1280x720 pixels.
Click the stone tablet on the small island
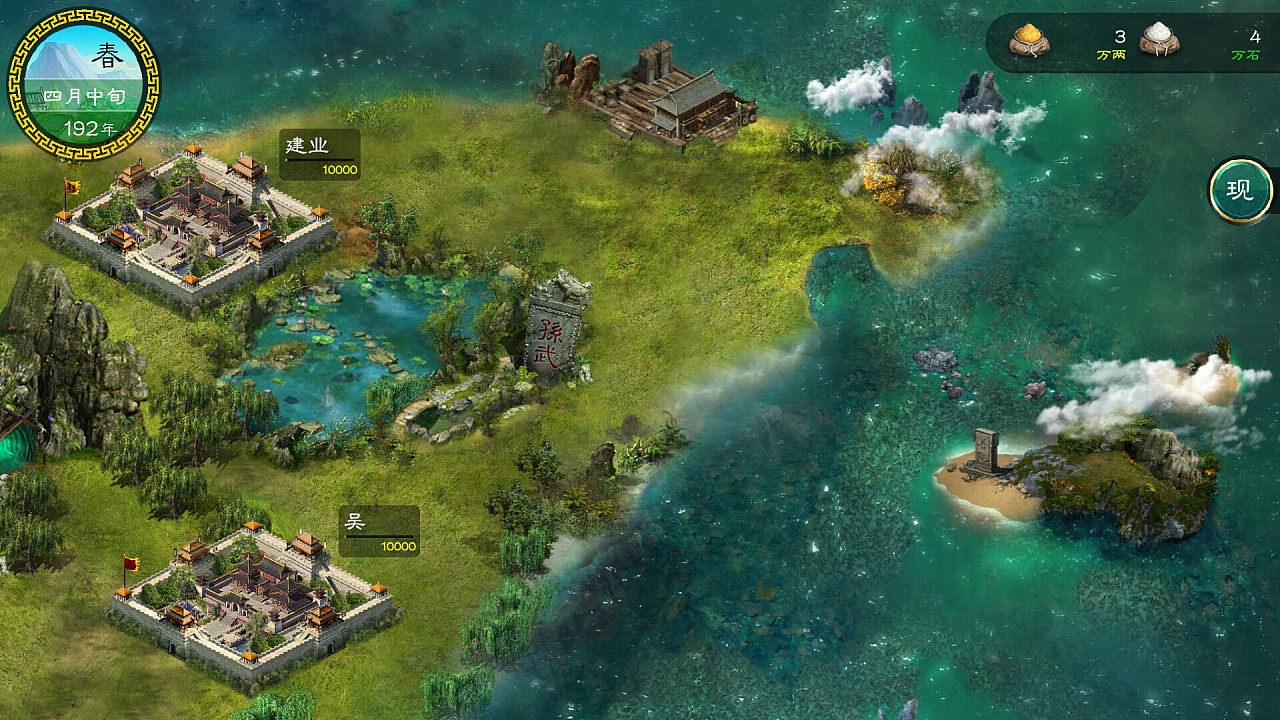(x=985, y=450)
